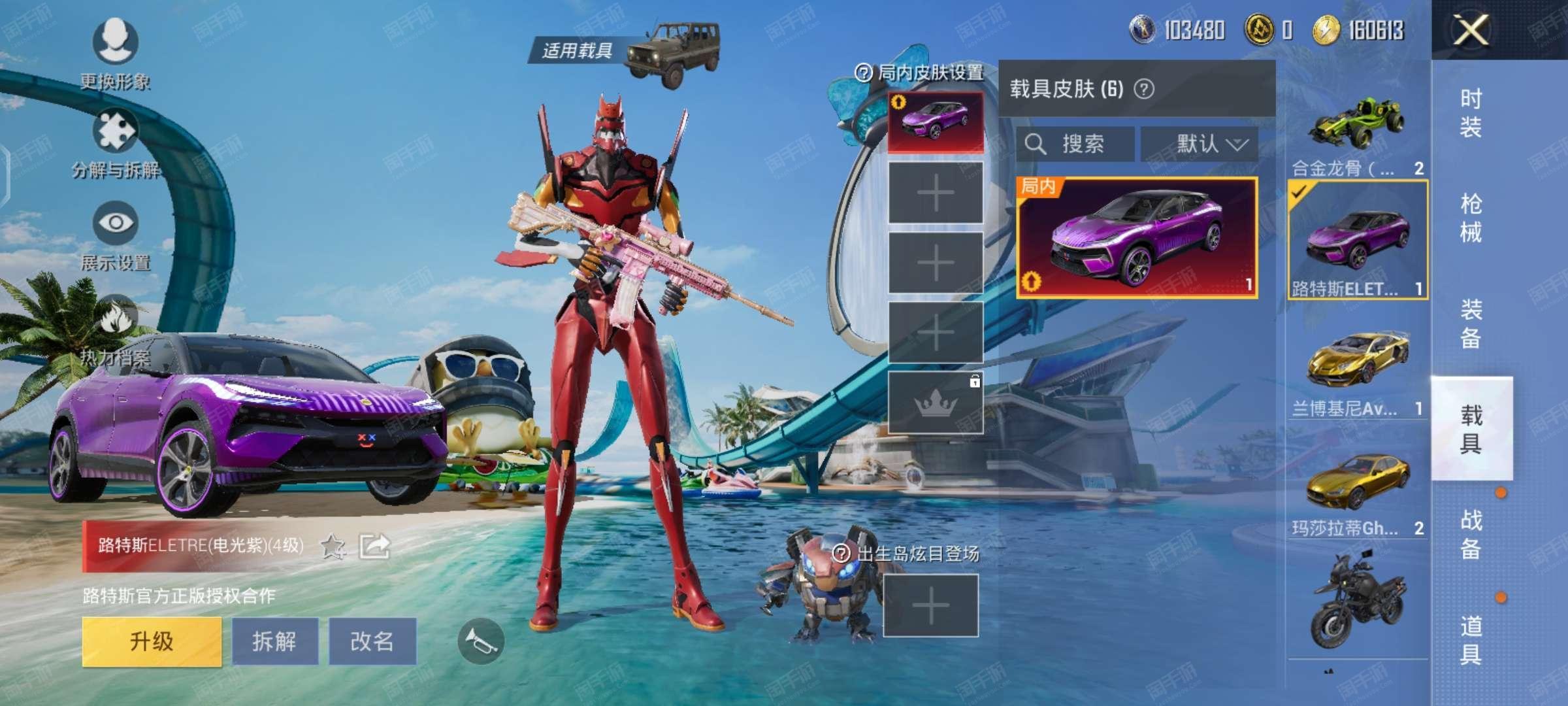Switch to the 枪械 firearms tab
Image resolution: width=1568 pixels, height=706 pixels.
1471,218
